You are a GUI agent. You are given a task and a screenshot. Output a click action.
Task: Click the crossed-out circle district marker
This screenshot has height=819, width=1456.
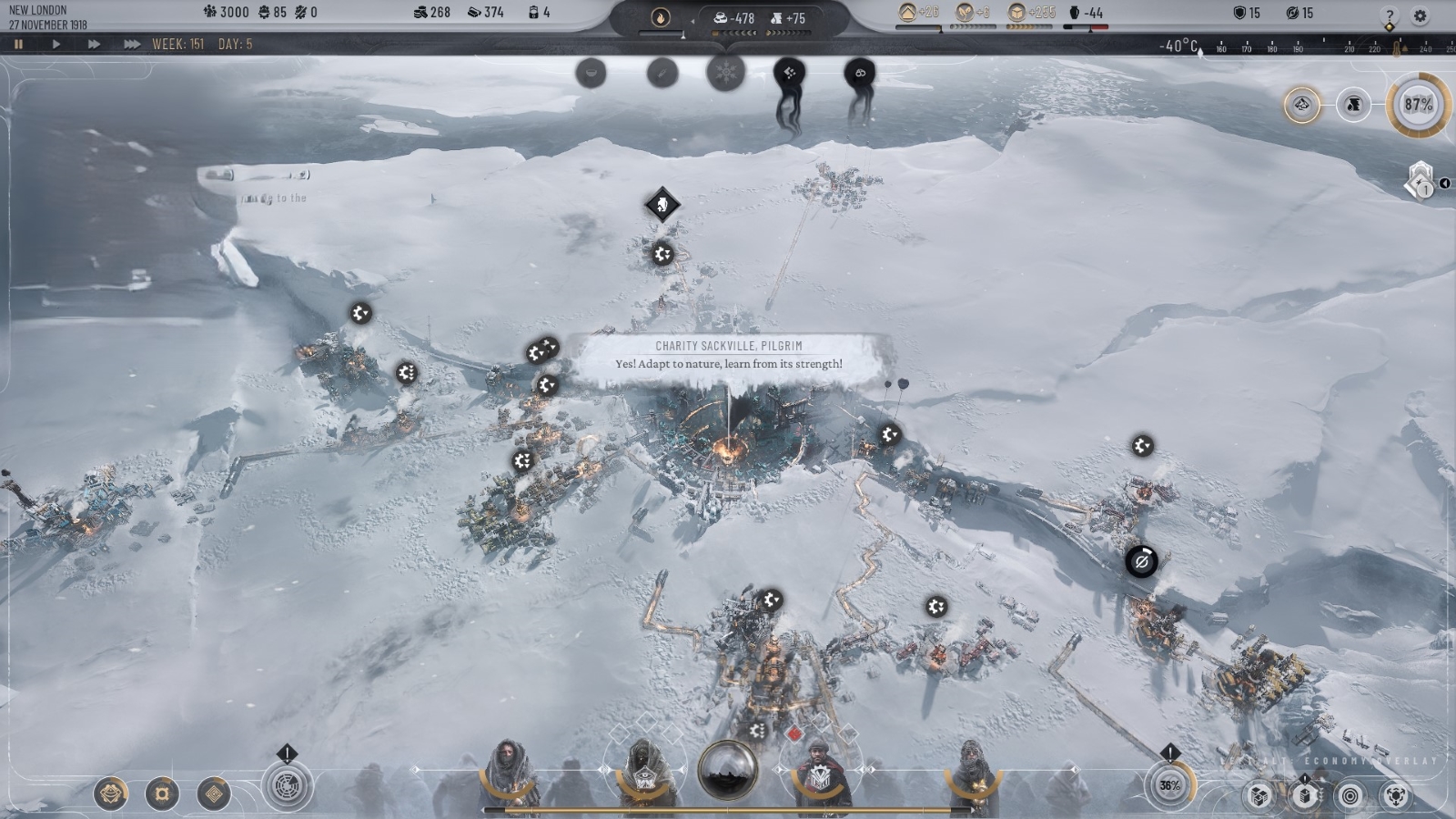pos(1141,561)
